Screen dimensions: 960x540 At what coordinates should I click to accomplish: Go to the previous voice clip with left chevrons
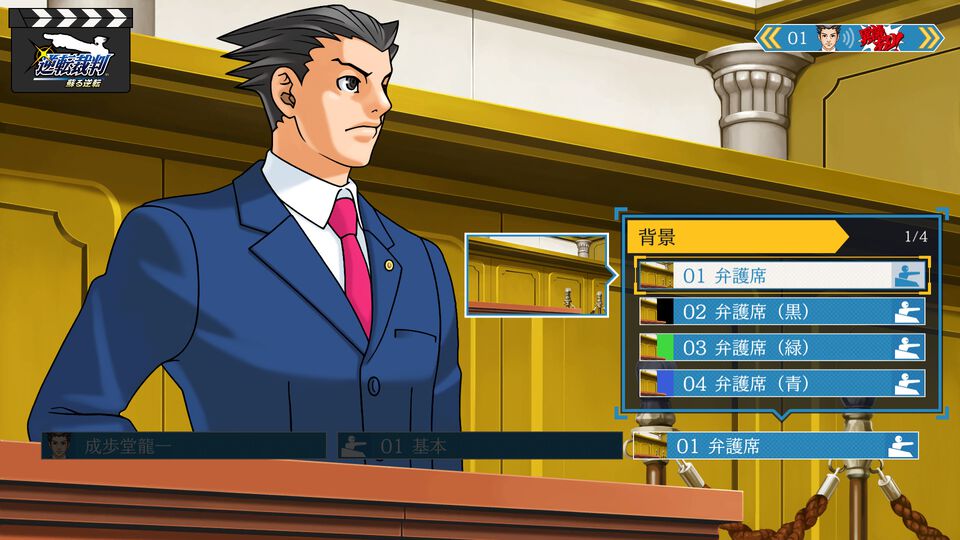(x=768, y=38)
